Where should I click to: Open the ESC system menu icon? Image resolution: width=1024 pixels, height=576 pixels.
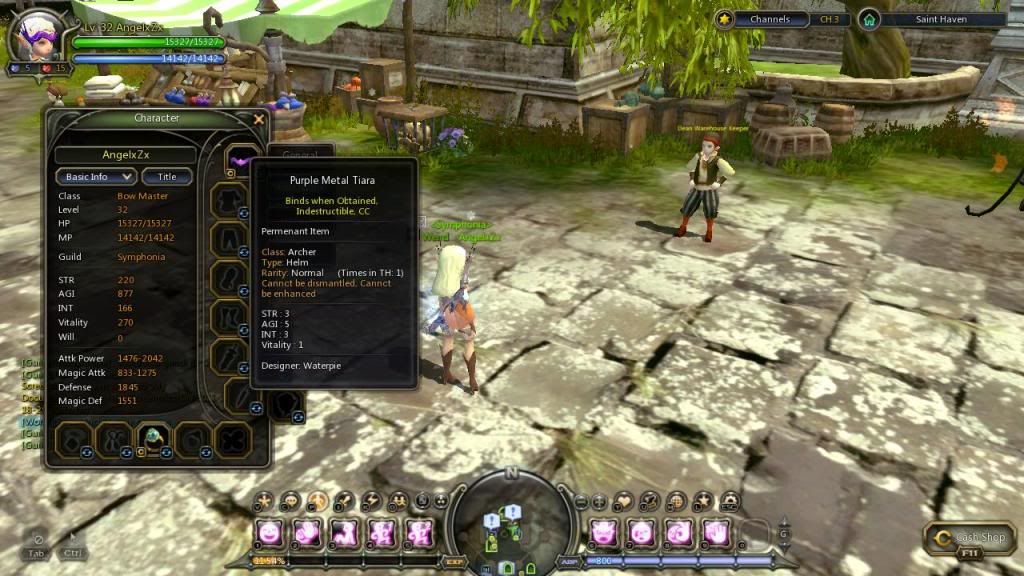[730, 500]
